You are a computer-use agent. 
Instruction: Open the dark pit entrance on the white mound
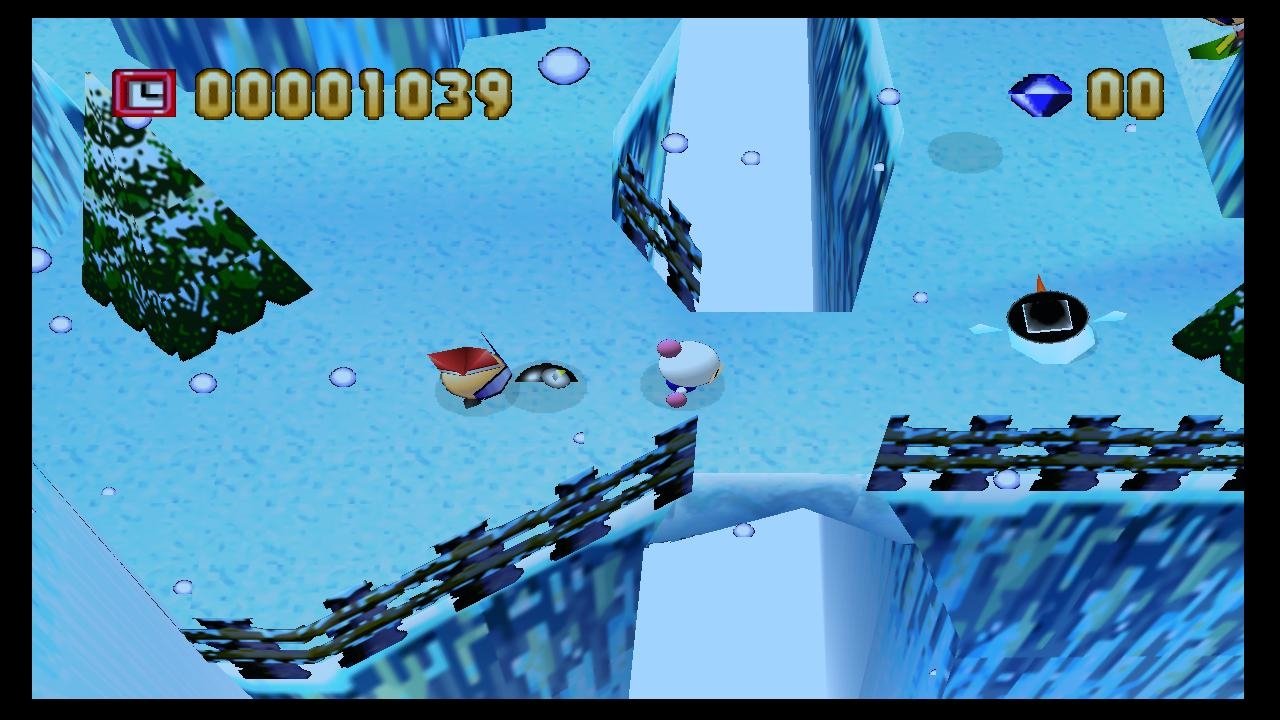pyautogui.click(x=1047, y=315)
